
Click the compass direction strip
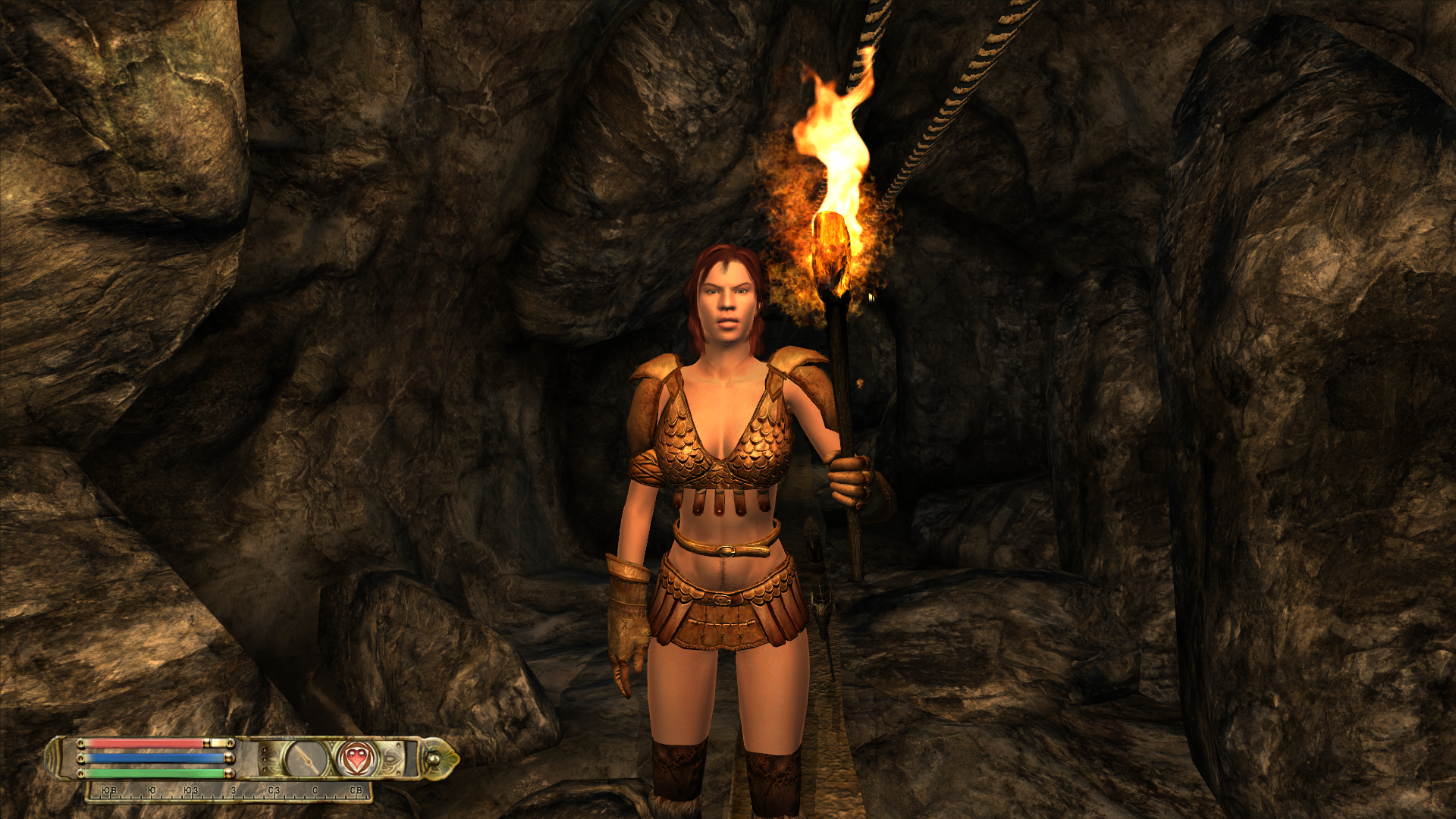(230, 791)
